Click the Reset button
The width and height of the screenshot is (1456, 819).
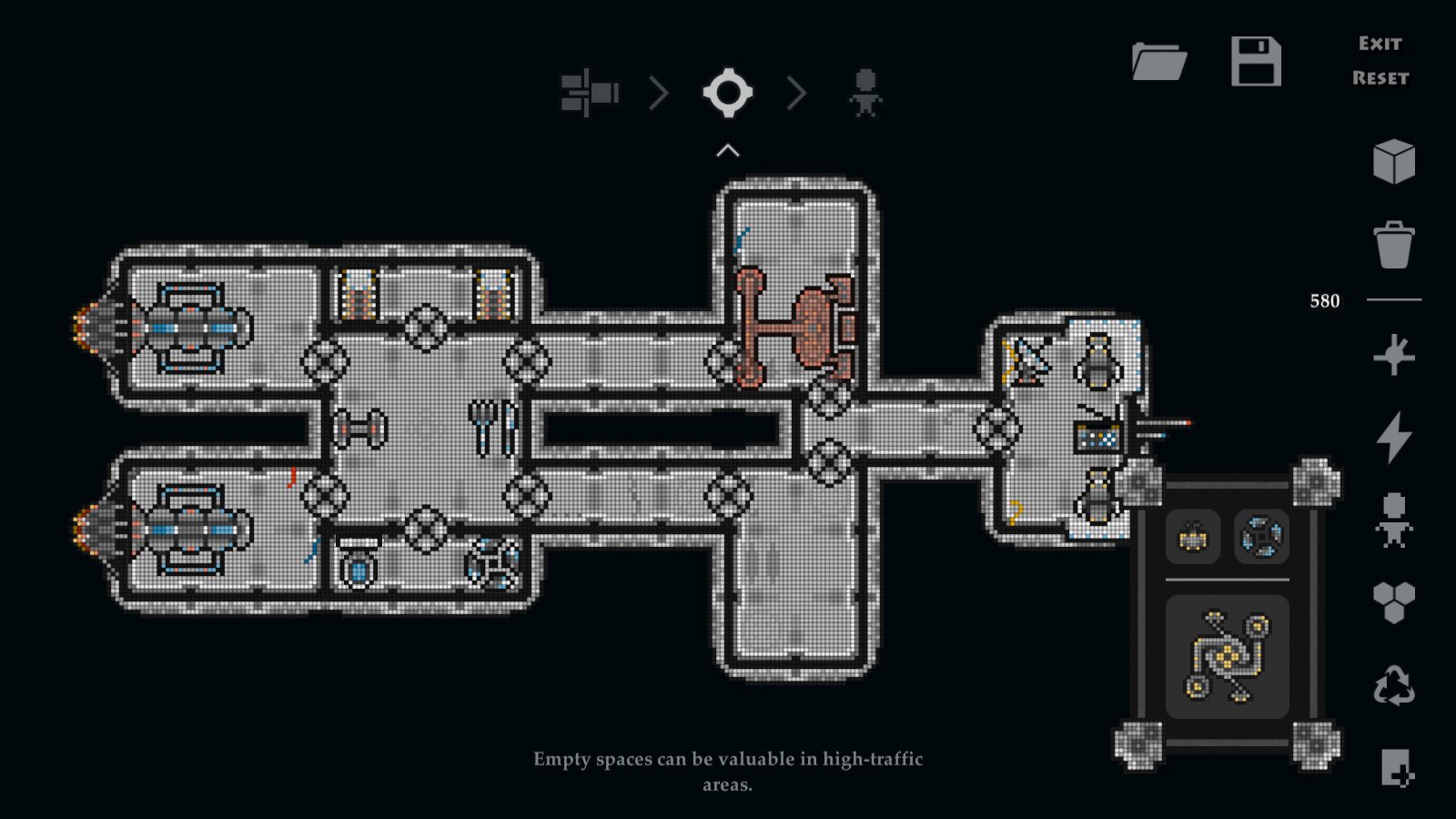(x=1380, y=78)
